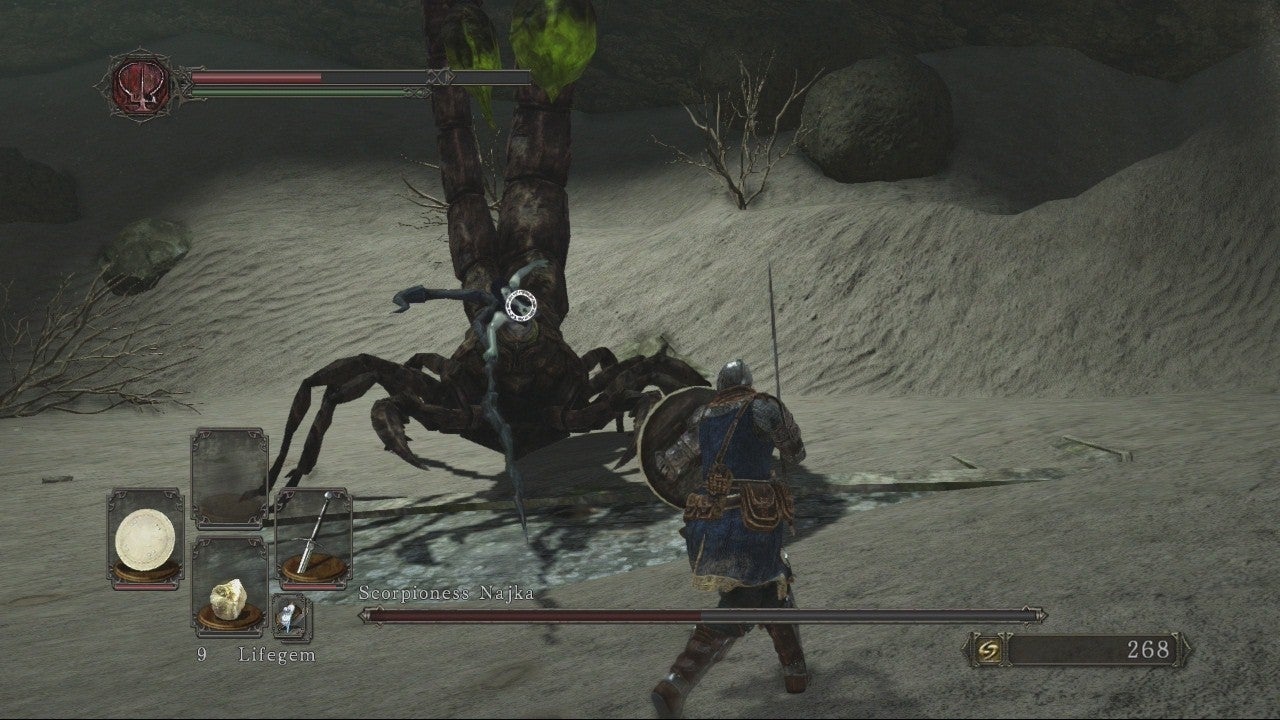Select the Lifegem label text
Screen dimensions: 1280x720
pos(277,657)
